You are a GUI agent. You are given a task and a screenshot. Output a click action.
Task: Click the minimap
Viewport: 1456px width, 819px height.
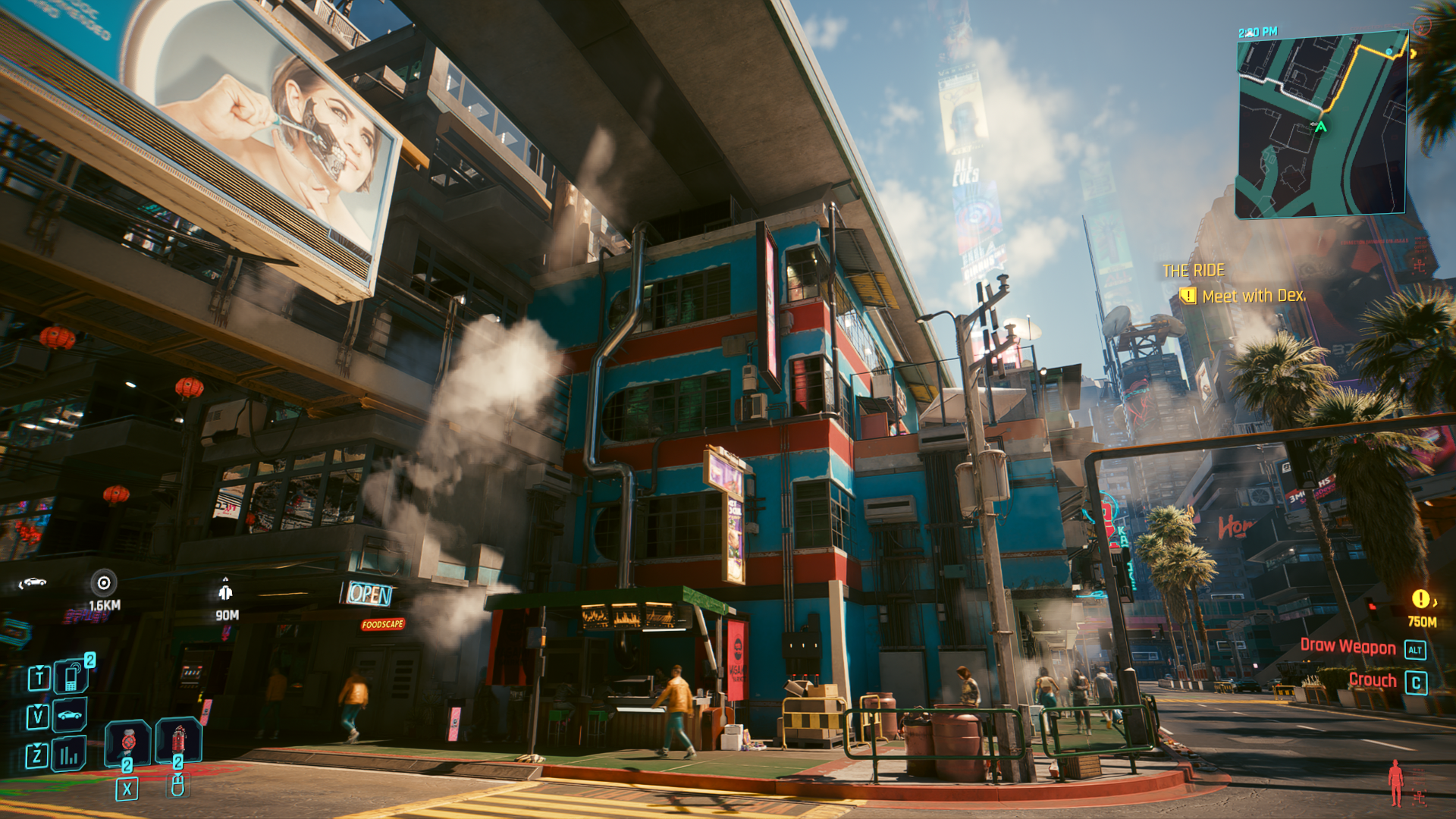coord(1320,125)
